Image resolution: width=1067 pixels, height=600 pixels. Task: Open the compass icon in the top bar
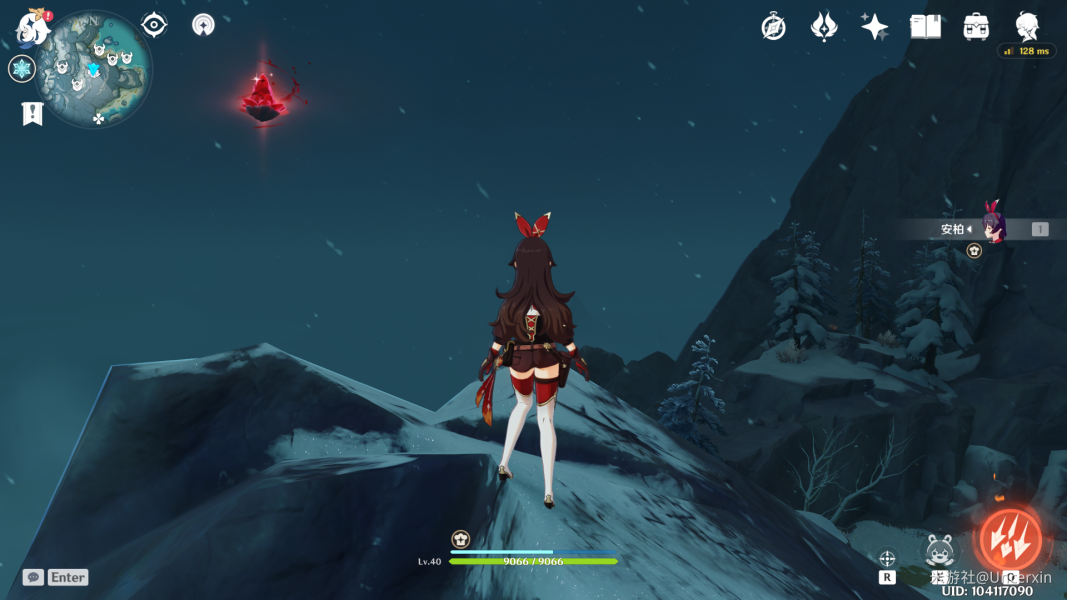pyautogui.click(x=773, y=27)
